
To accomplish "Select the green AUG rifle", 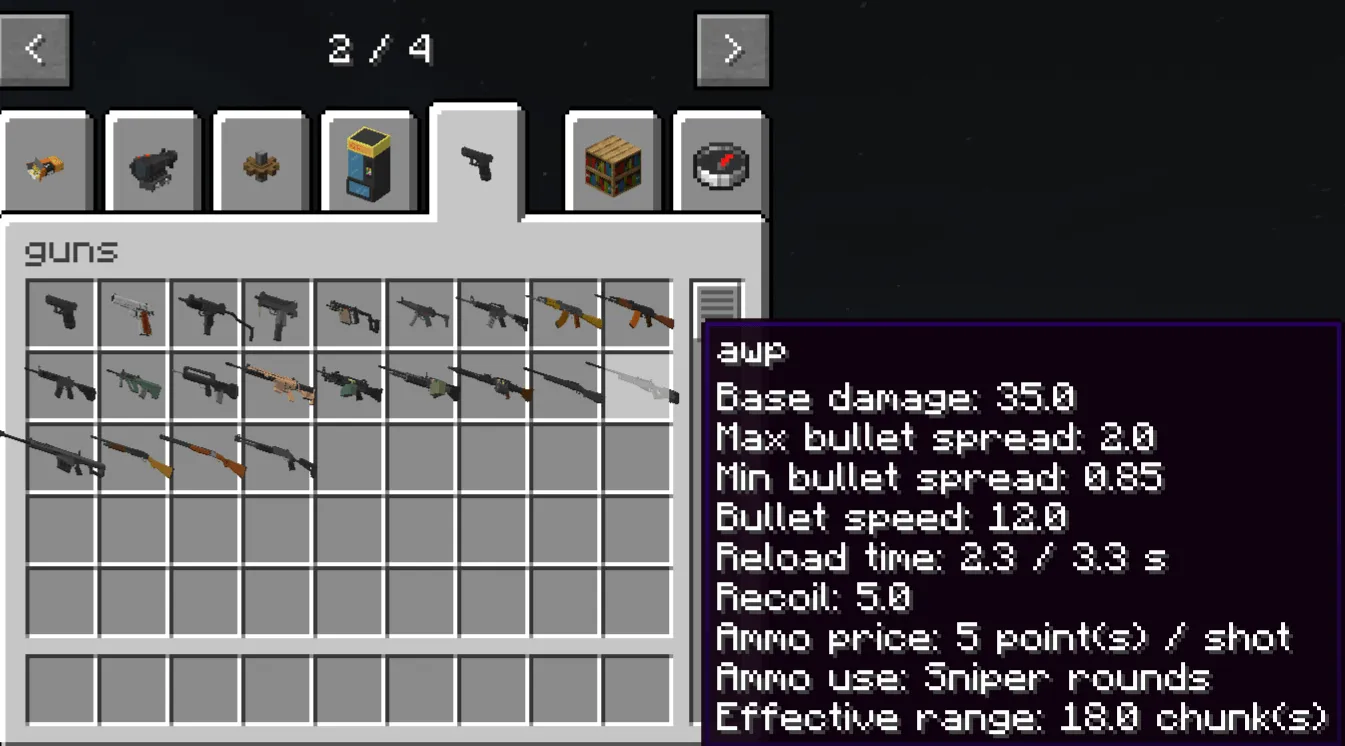I will (x=132, y=385).
